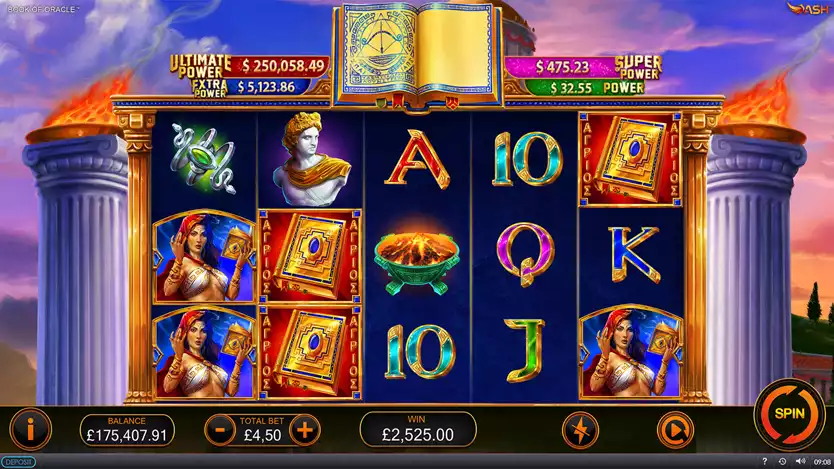Click the Deposit button
Viewport: 834px width, 469px height.
[18, 462]
